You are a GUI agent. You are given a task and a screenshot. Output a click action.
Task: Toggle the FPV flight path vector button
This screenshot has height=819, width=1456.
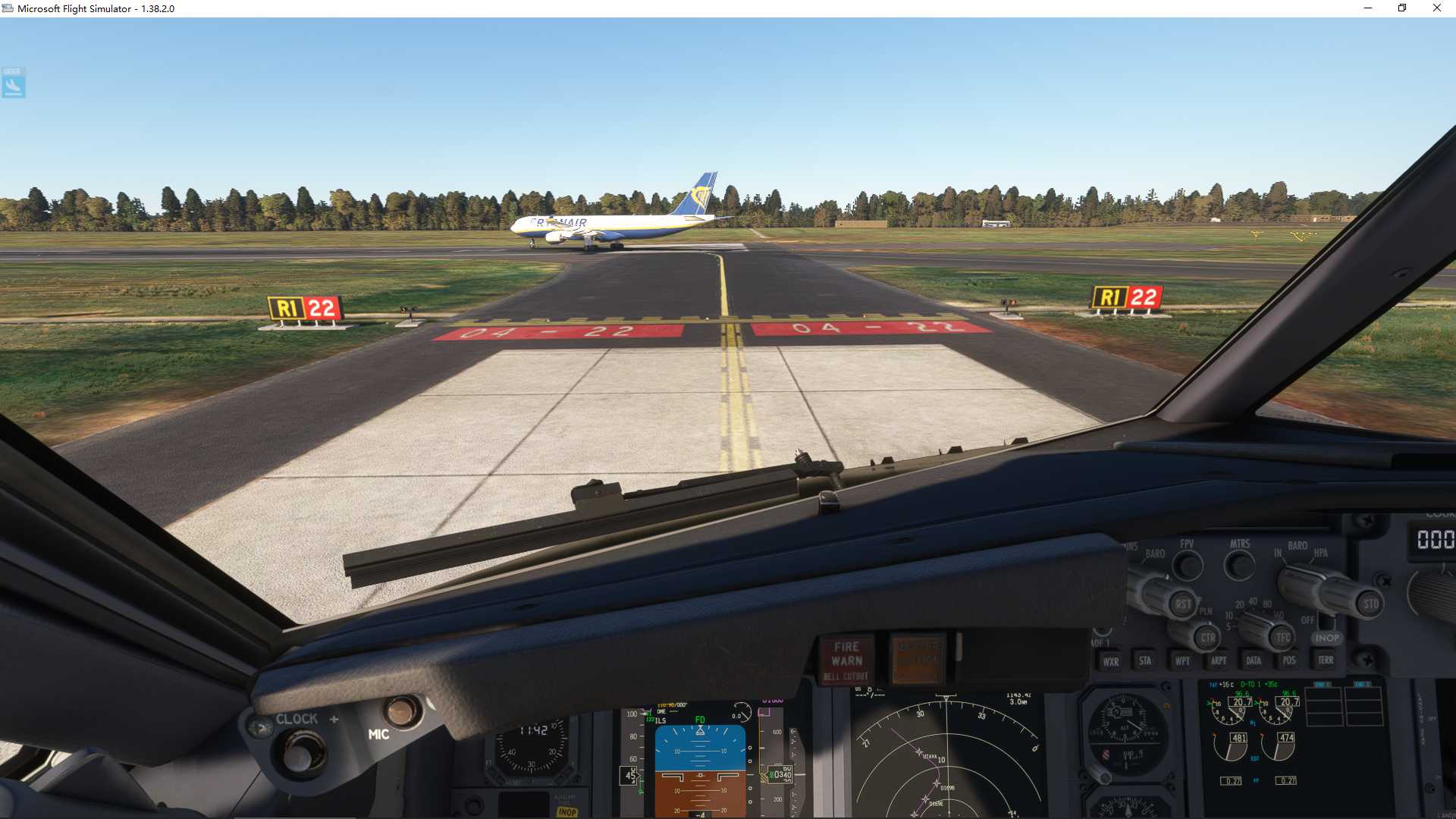click(x=1187, y=564)
